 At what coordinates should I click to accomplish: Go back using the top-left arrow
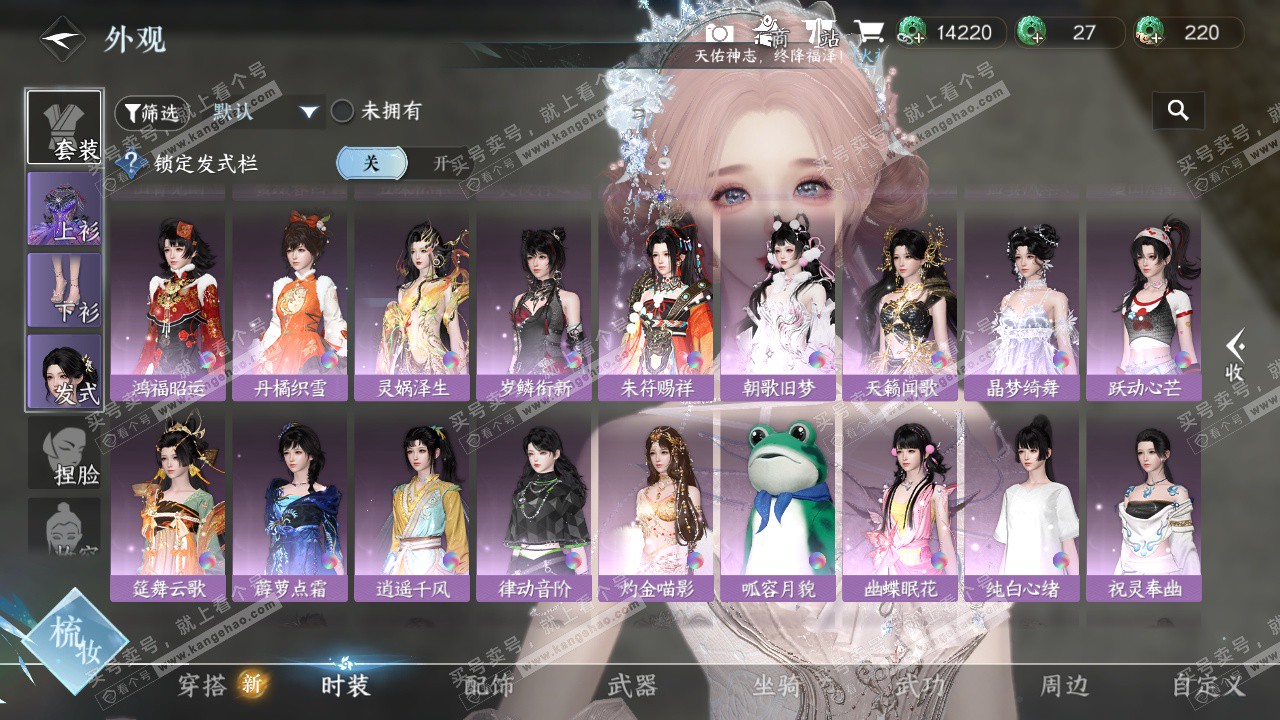point(62,40)
